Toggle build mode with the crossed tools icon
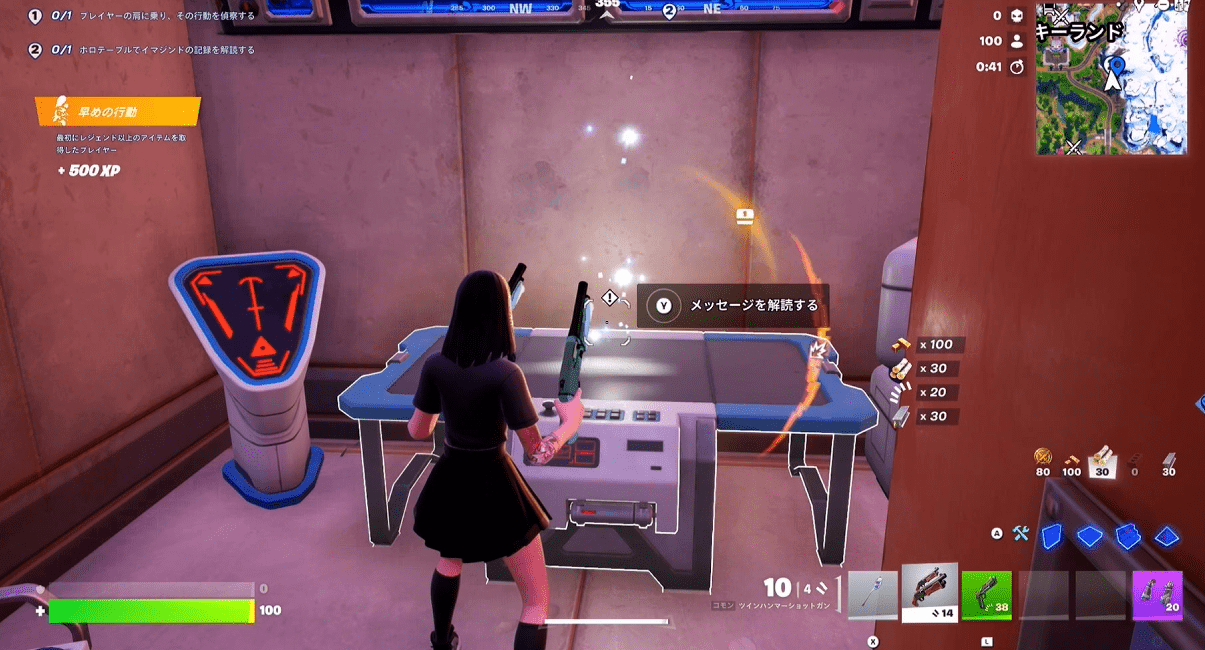The image size is (1205, 650). click(x=1020, y=534)
